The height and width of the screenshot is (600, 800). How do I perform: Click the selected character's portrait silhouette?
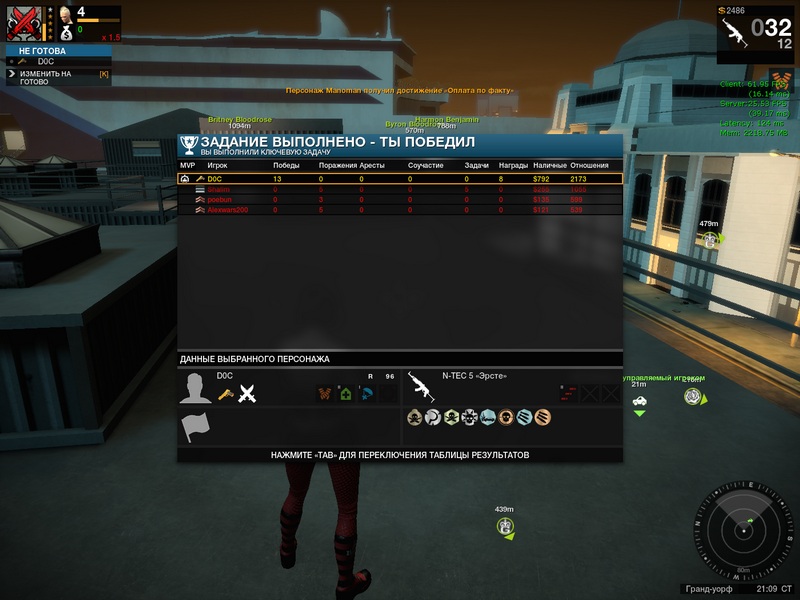[195, 388]
